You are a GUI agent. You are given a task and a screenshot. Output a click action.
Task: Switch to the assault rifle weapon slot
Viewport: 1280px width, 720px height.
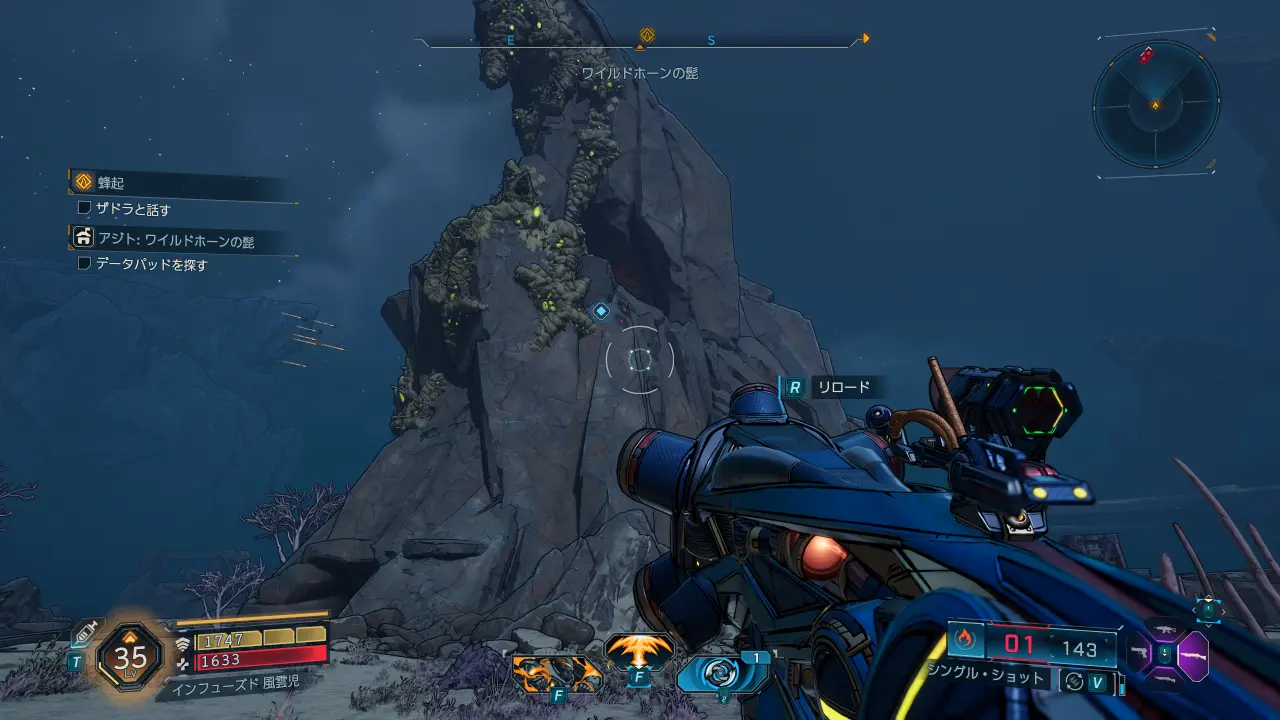pyautogui.click(x=1165, y=630)
